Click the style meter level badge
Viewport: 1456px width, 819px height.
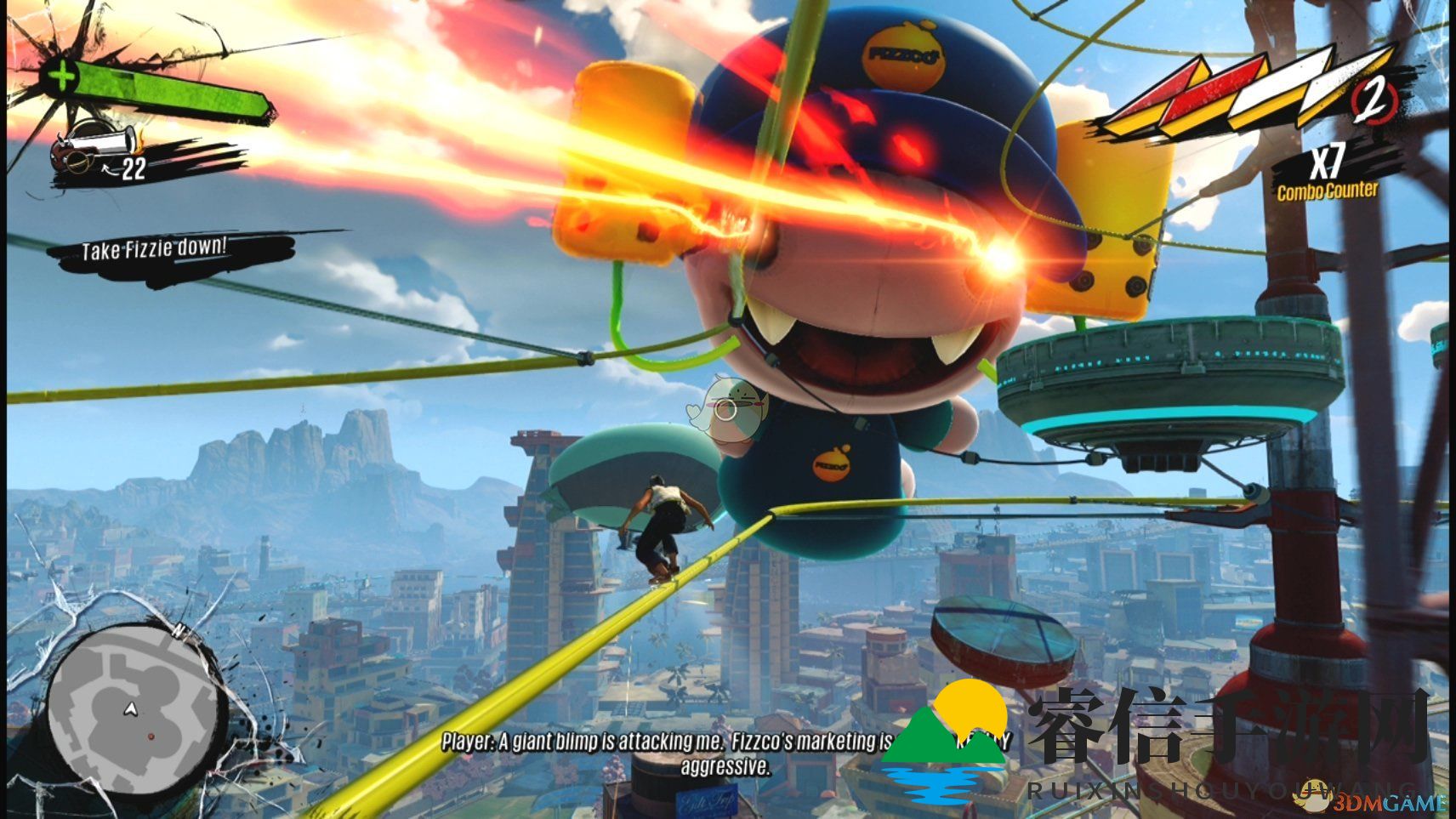1374,101
